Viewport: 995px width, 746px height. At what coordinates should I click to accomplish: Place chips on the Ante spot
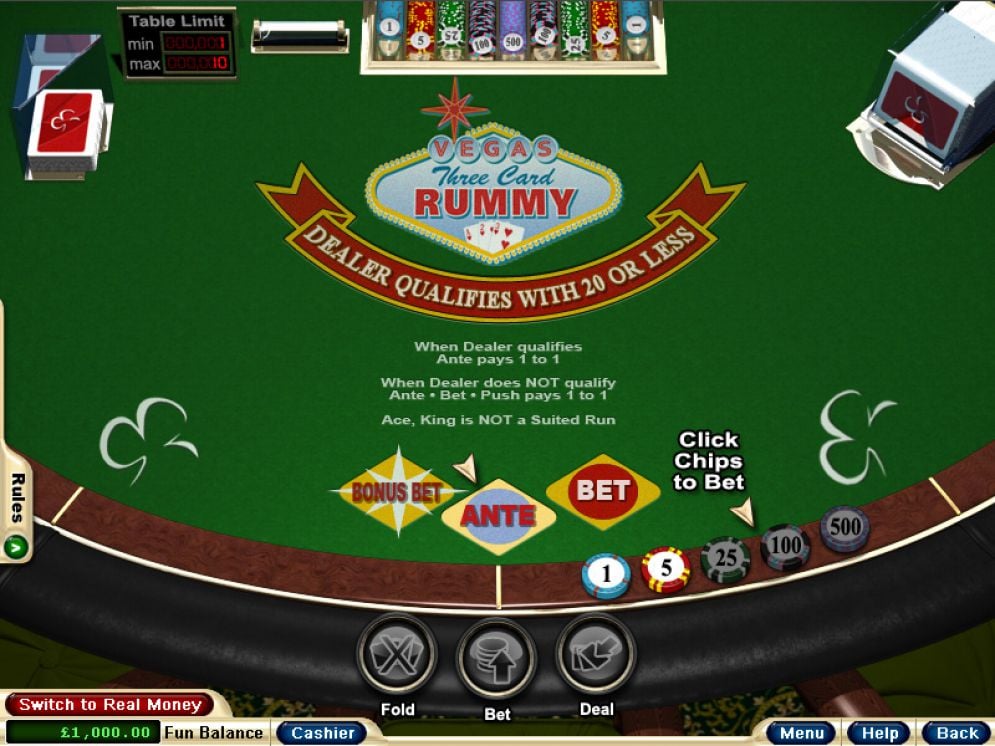498,516
